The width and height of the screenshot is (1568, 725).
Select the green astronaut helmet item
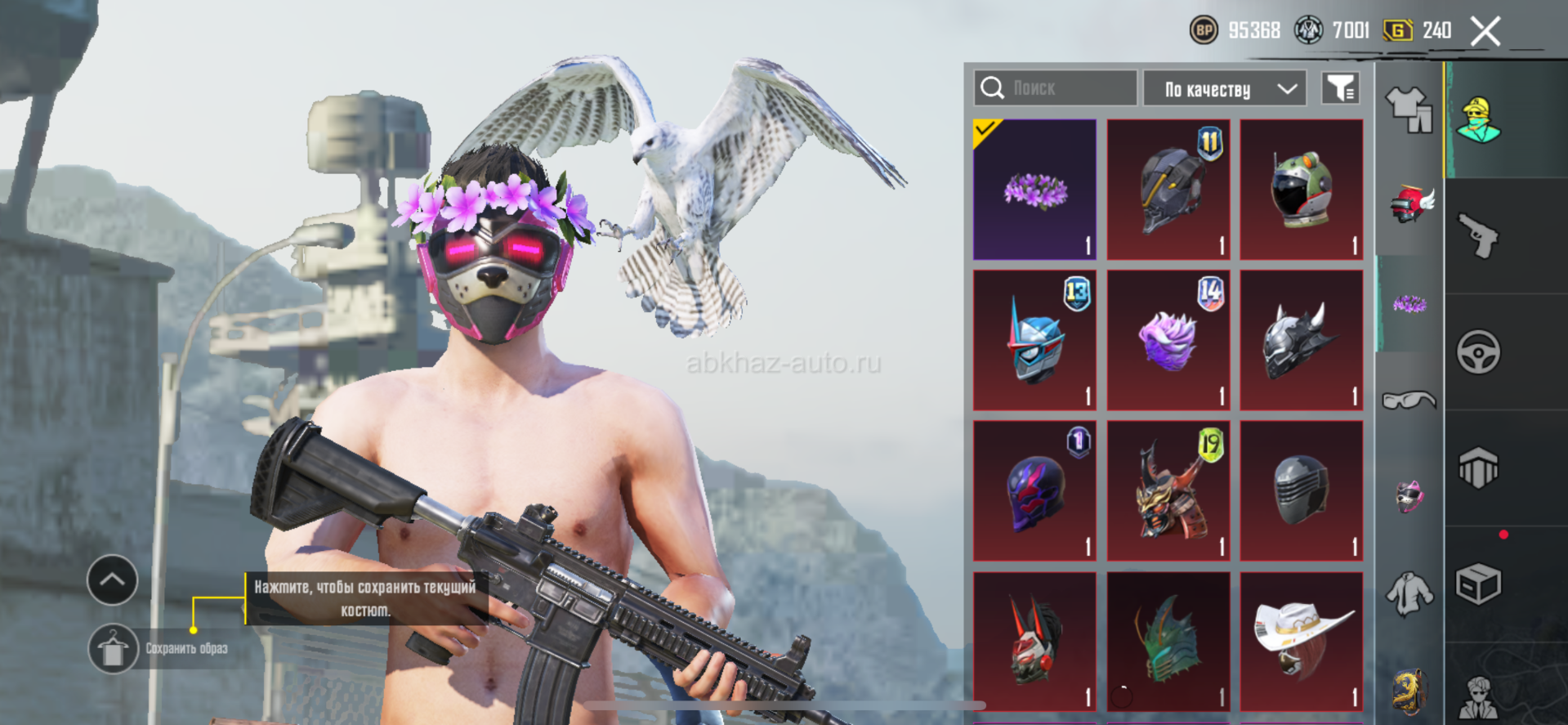pyautogui.click(x=1301, y=190)
